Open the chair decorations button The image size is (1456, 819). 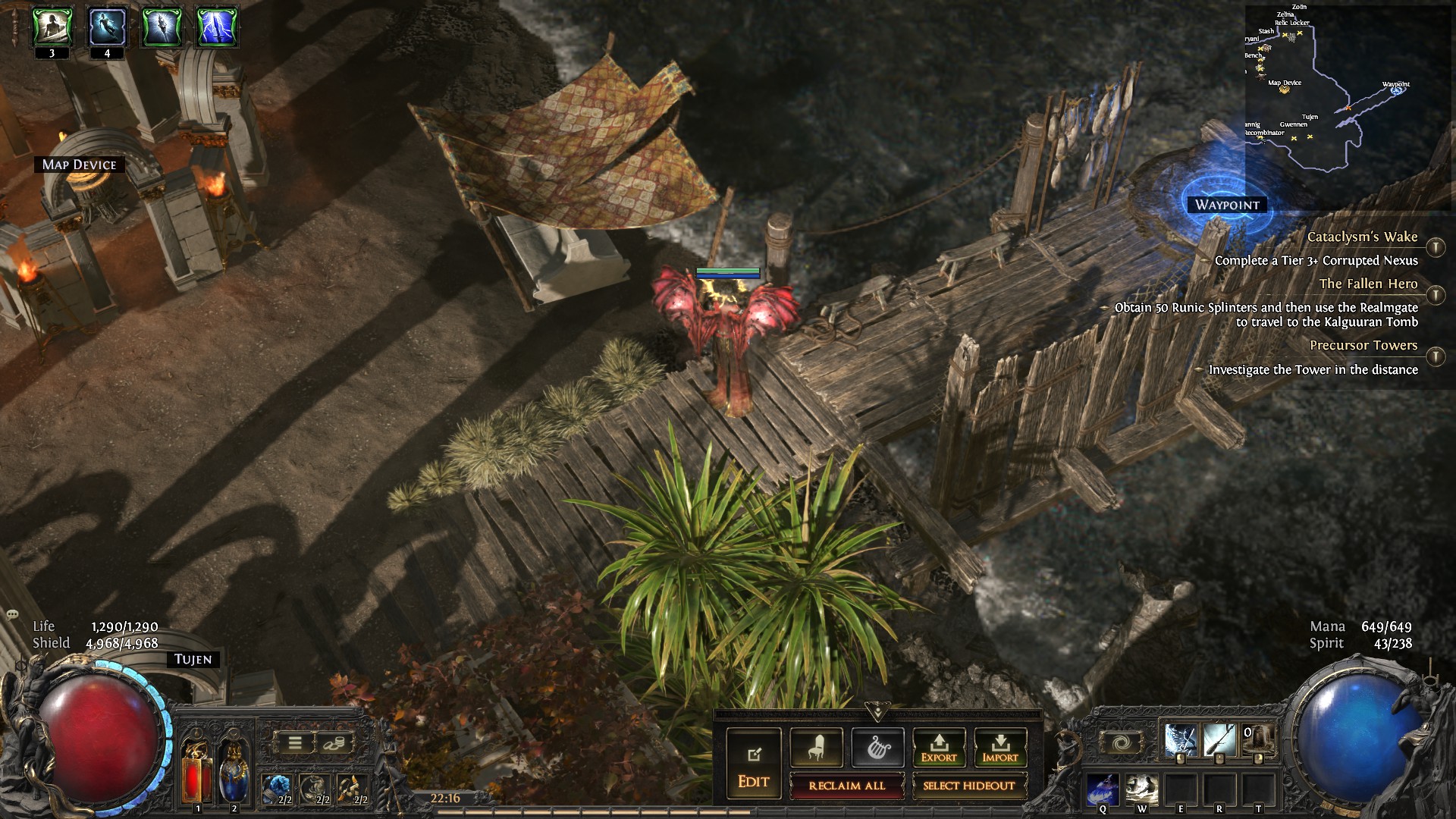815,748
